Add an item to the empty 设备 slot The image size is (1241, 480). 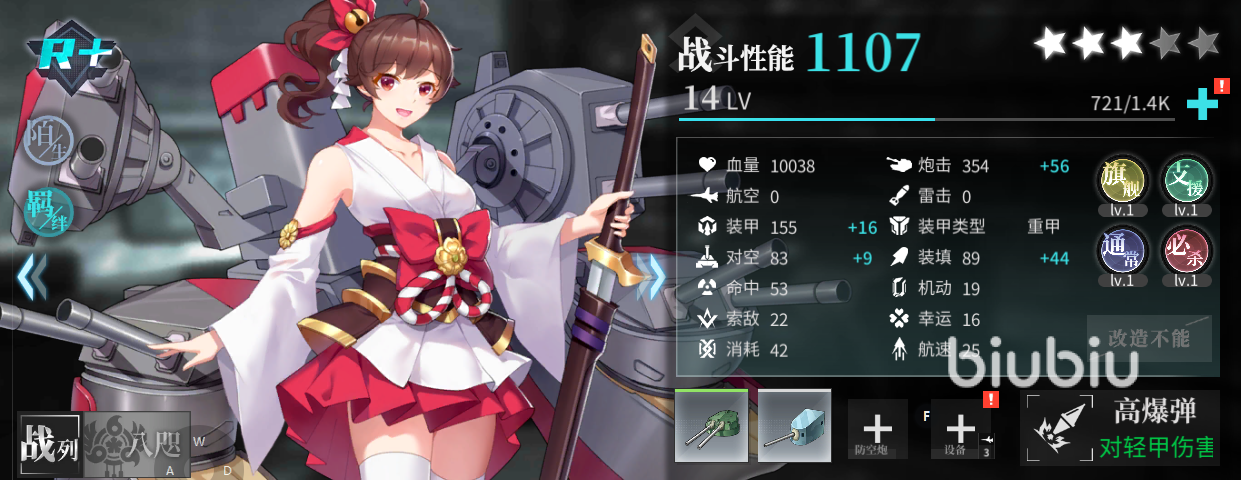[960, 430]
